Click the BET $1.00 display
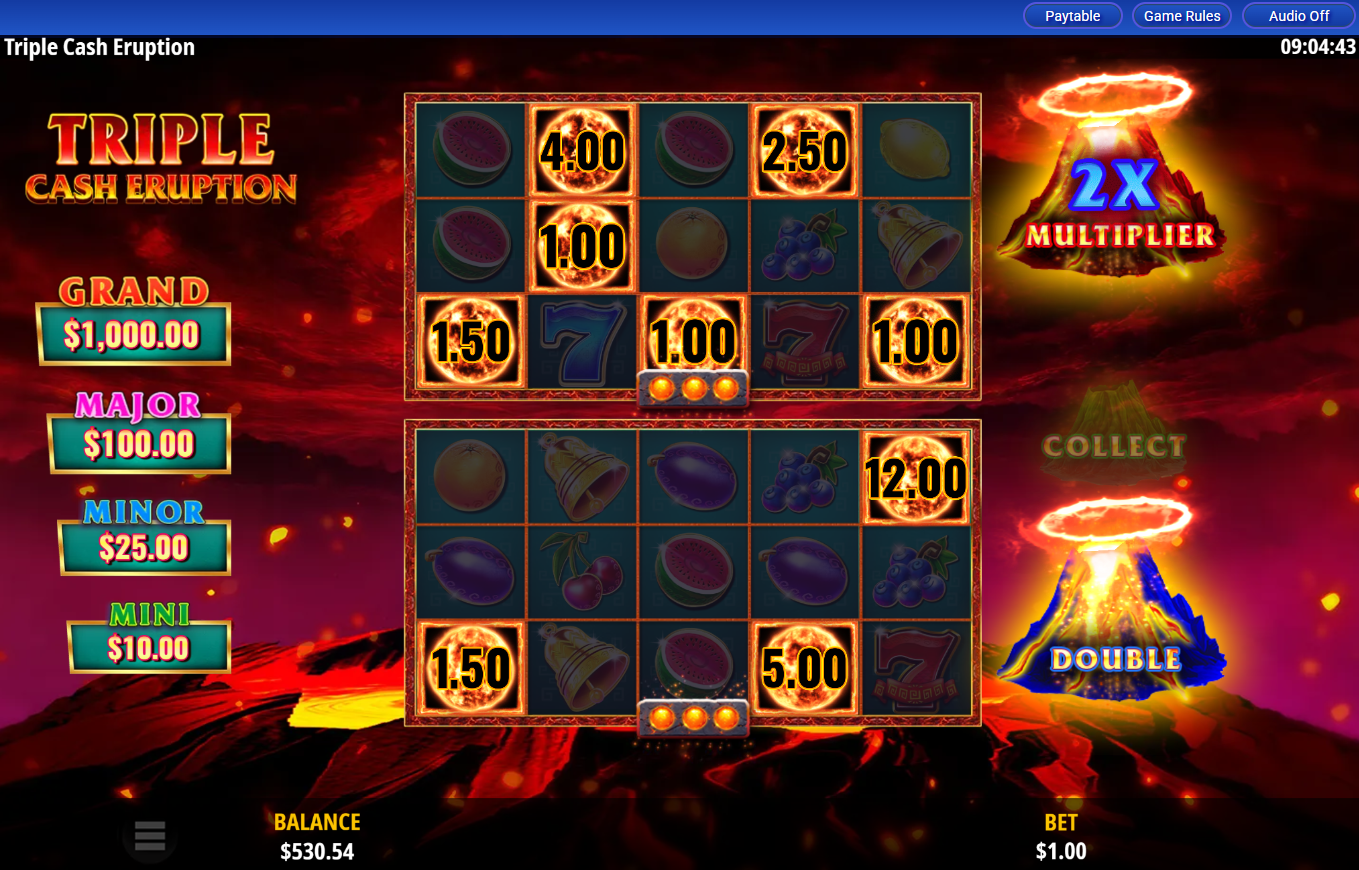1359x870 pixels. 1060,837
